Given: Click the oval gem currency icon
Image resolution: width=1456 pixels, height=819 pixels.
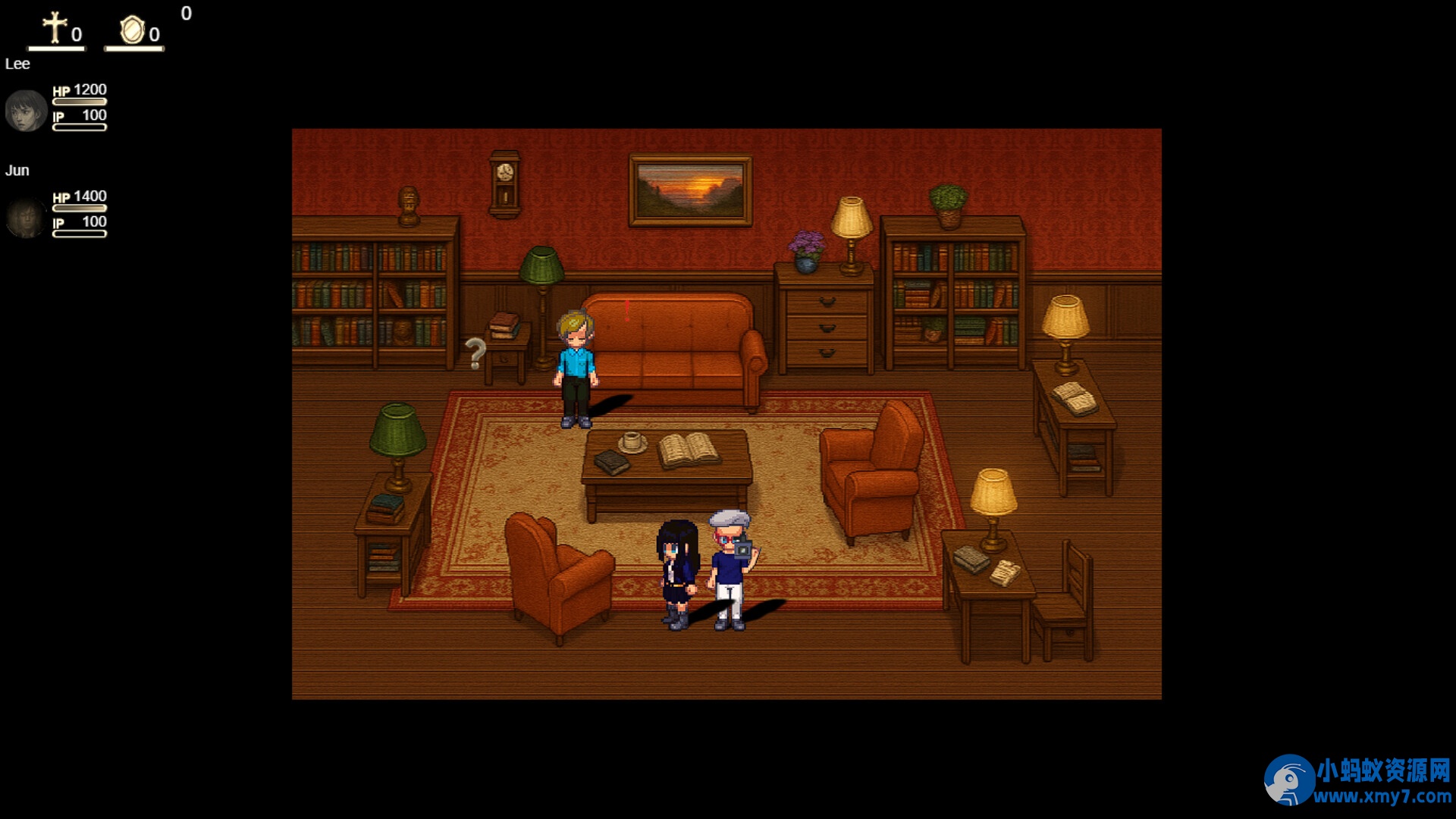Looking at the screenshot, I should tap(132, 30).
